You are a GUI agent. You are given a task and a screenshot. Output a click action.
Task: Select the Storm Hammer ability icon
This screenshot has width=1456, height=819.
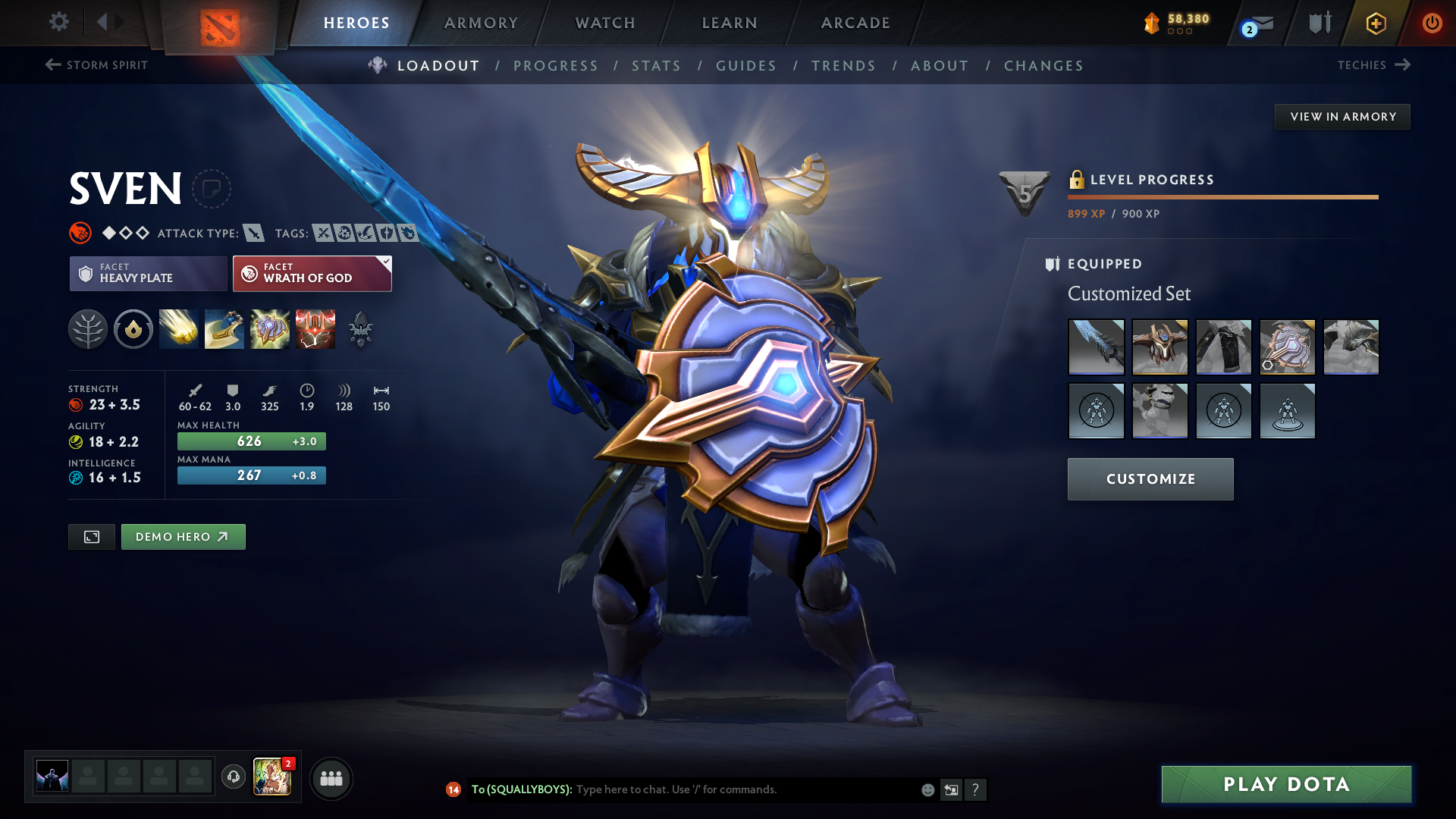click(179, 329)
